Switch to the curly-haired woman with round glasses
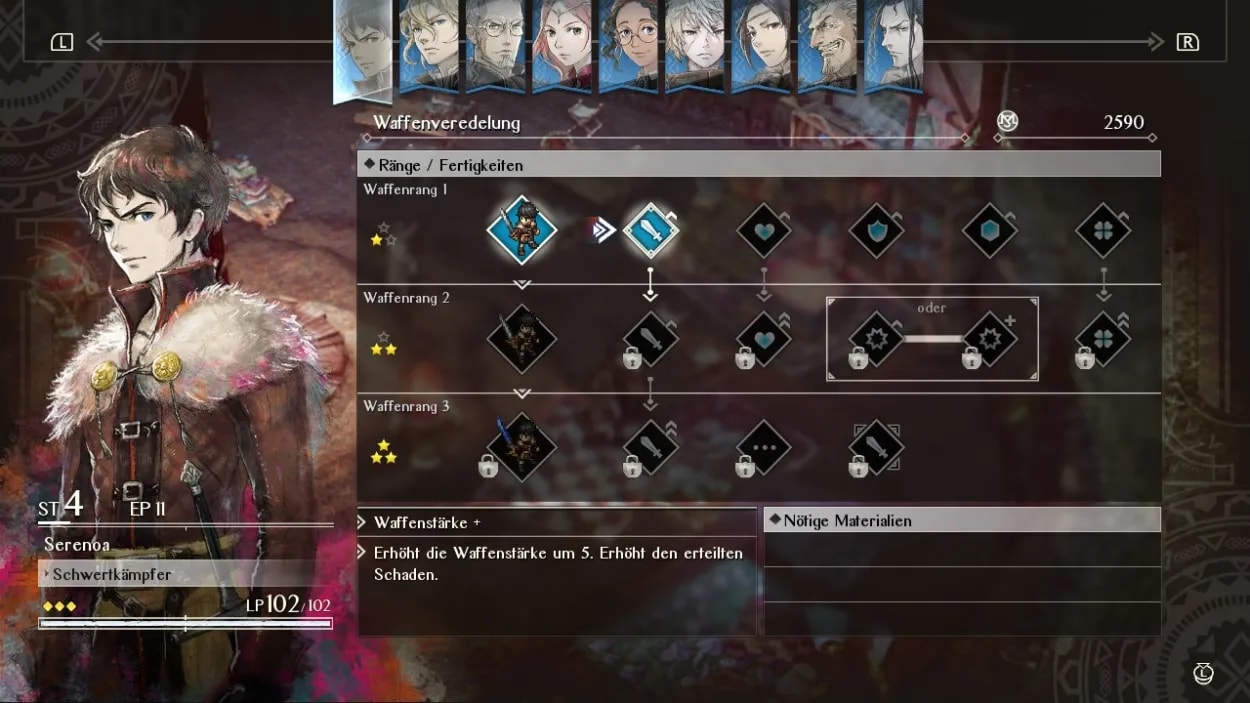 [x=628, y=45]
